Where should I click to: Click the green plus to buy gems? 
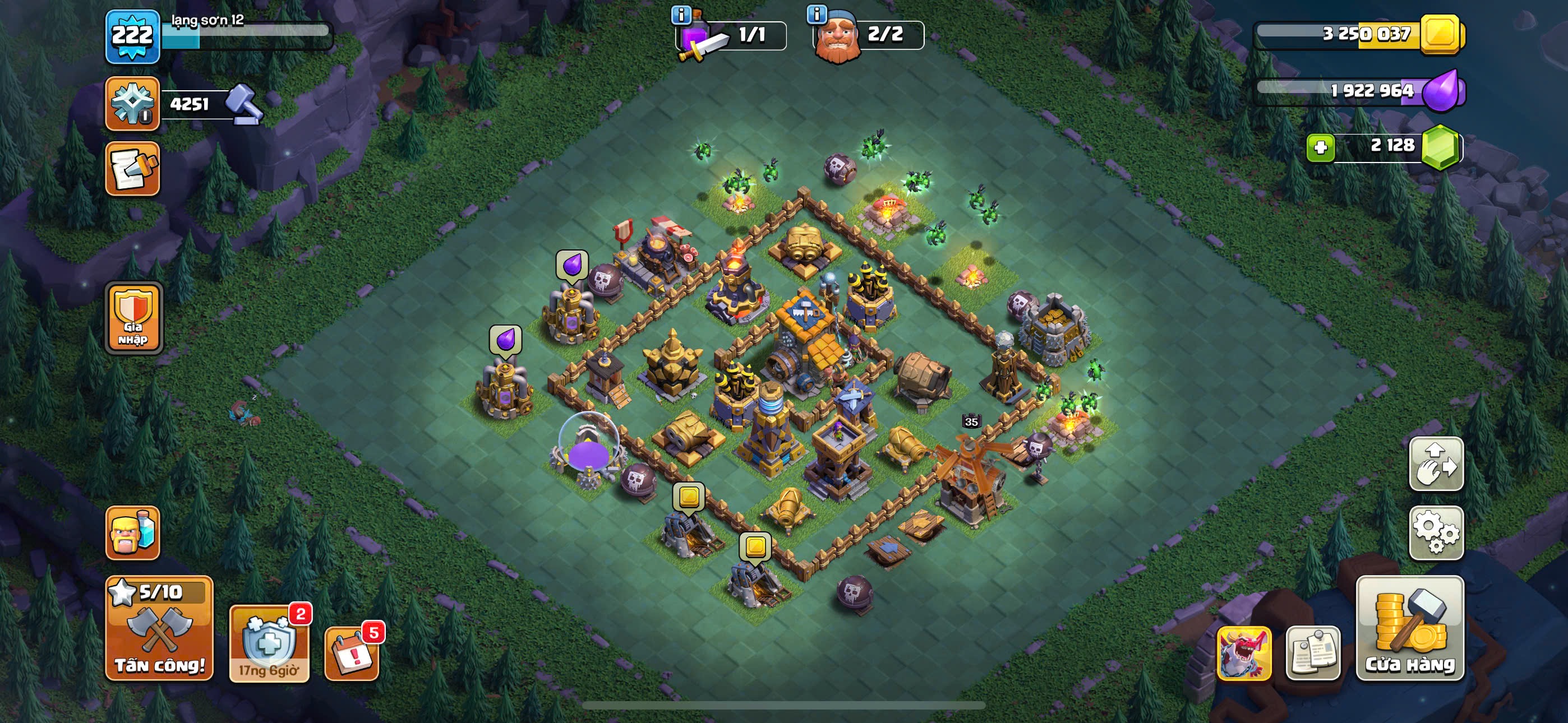(x=1320, y=147)
